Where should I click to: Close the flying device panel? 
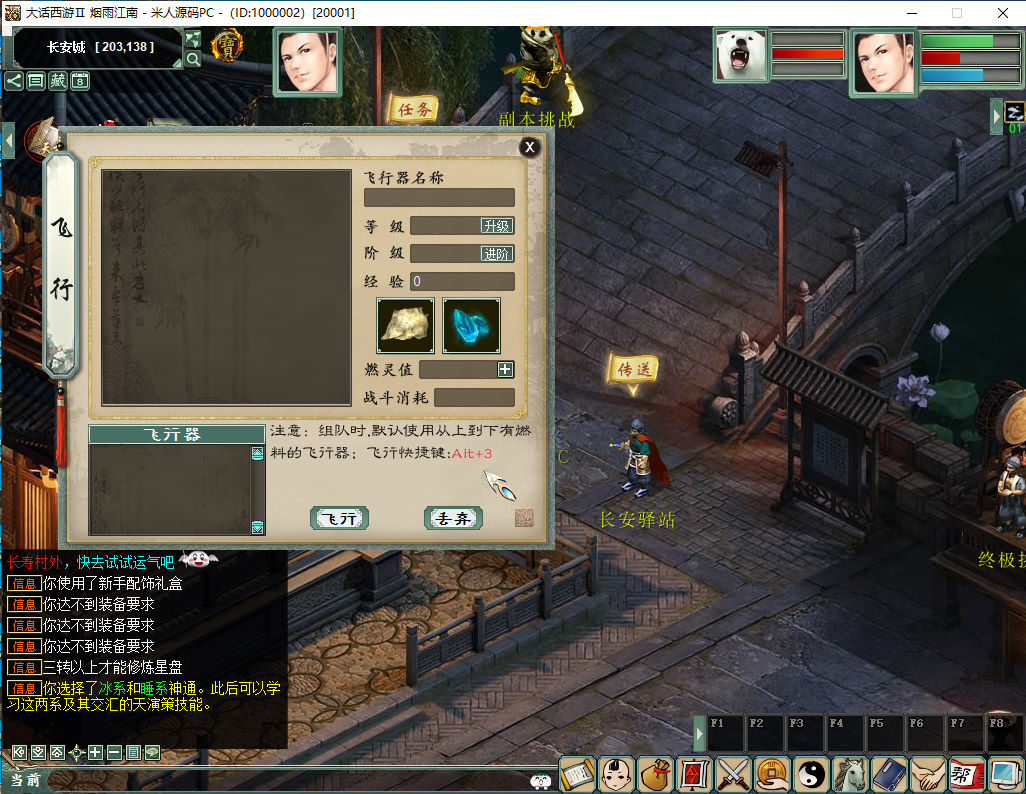[530, 147]
